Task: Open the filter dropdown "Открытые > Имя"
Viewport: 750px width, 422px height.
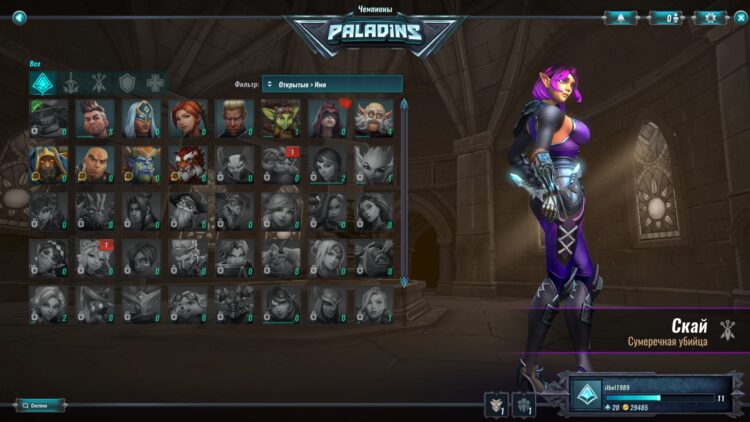Action: click(x=332, y=84)
